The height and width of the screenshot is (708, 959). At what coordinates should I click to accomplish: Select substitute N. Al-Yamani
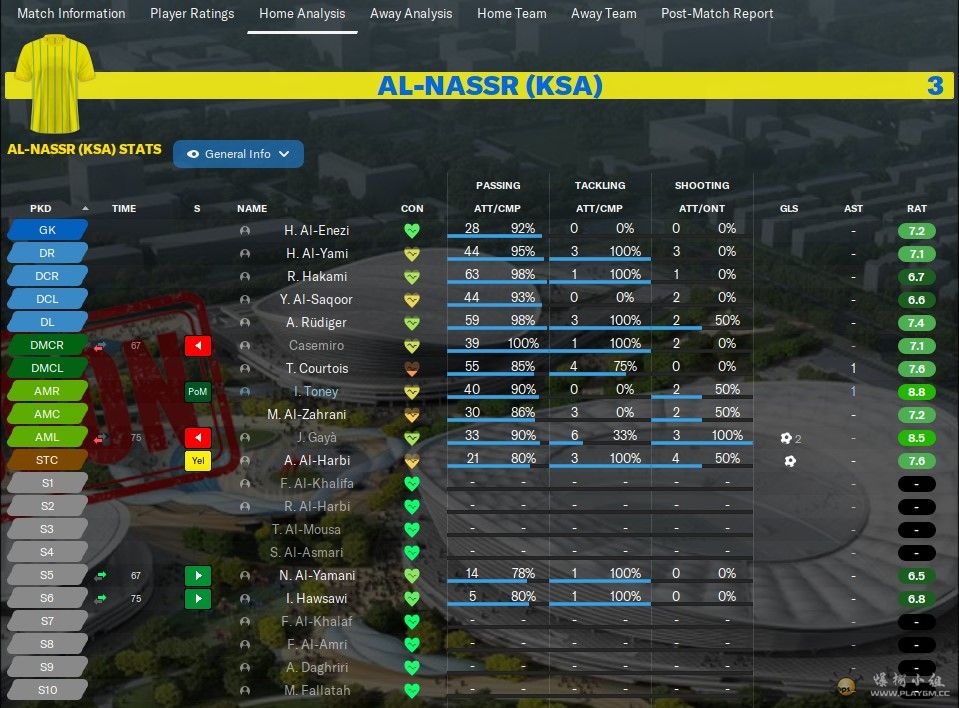[x=317, y=576]
